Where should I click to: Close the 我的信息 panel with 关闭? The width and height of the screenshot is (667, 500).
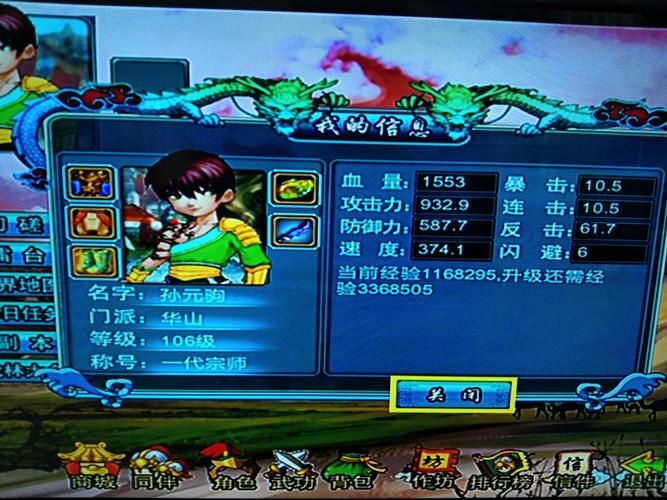pos(453,394)
